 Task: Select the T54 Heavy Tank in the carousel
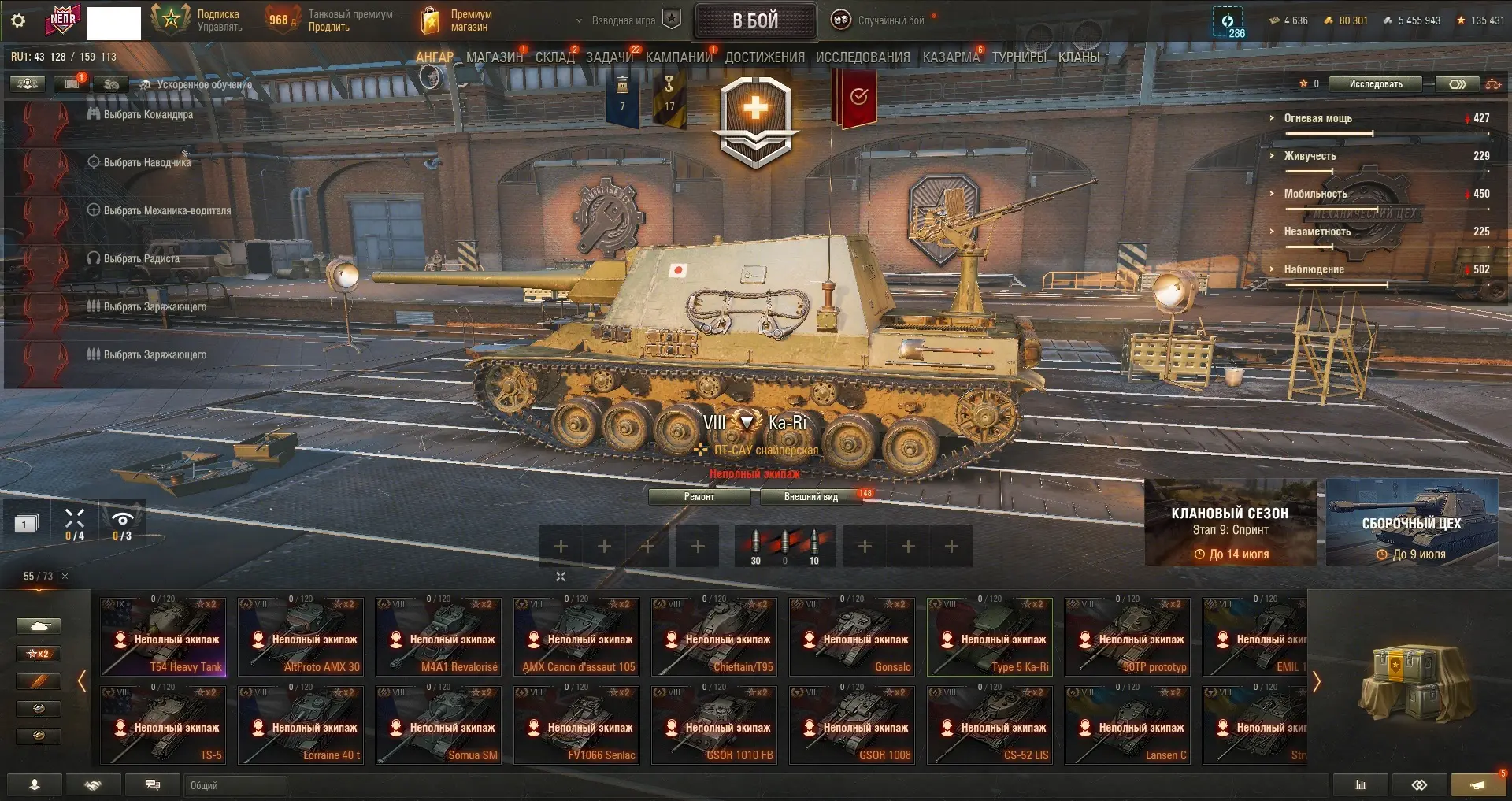click(x=163, y=637)
